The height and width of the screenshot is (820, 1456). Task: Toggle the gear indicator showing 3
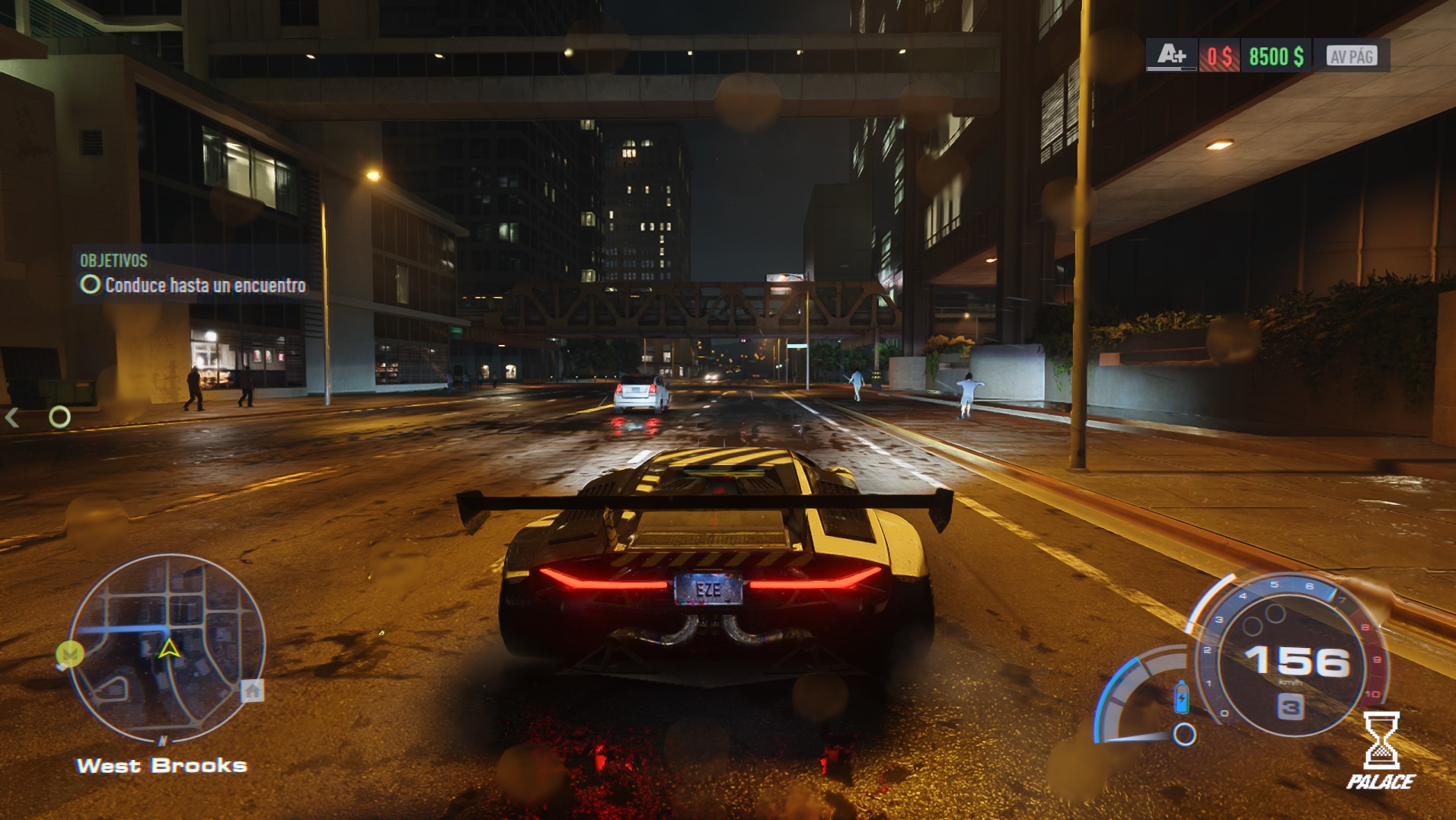click(x=1289, y=704)
